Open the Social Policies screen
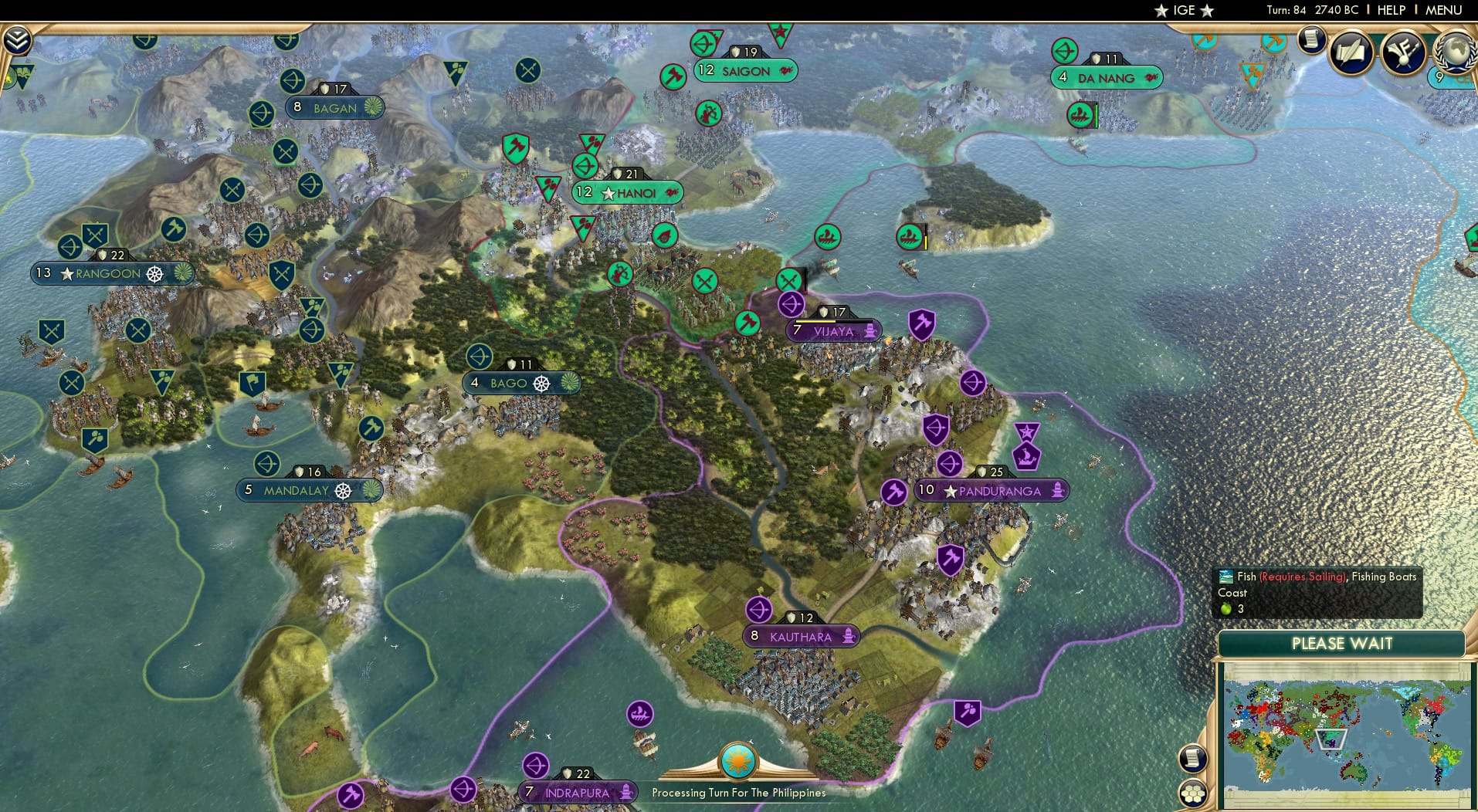Image resolution: width=1478 pixels, height=812 pixels. point(1350,52)
